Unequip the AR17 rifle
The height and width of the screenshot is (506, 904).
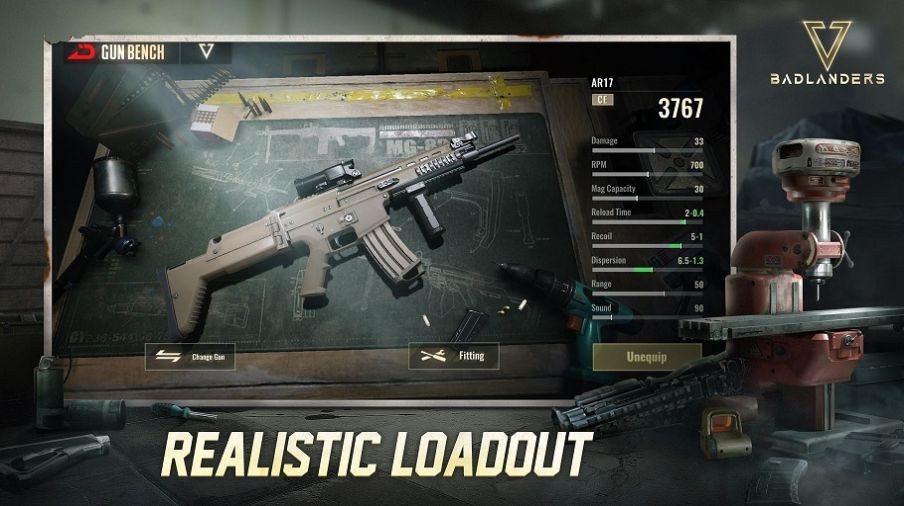point(646,357)
